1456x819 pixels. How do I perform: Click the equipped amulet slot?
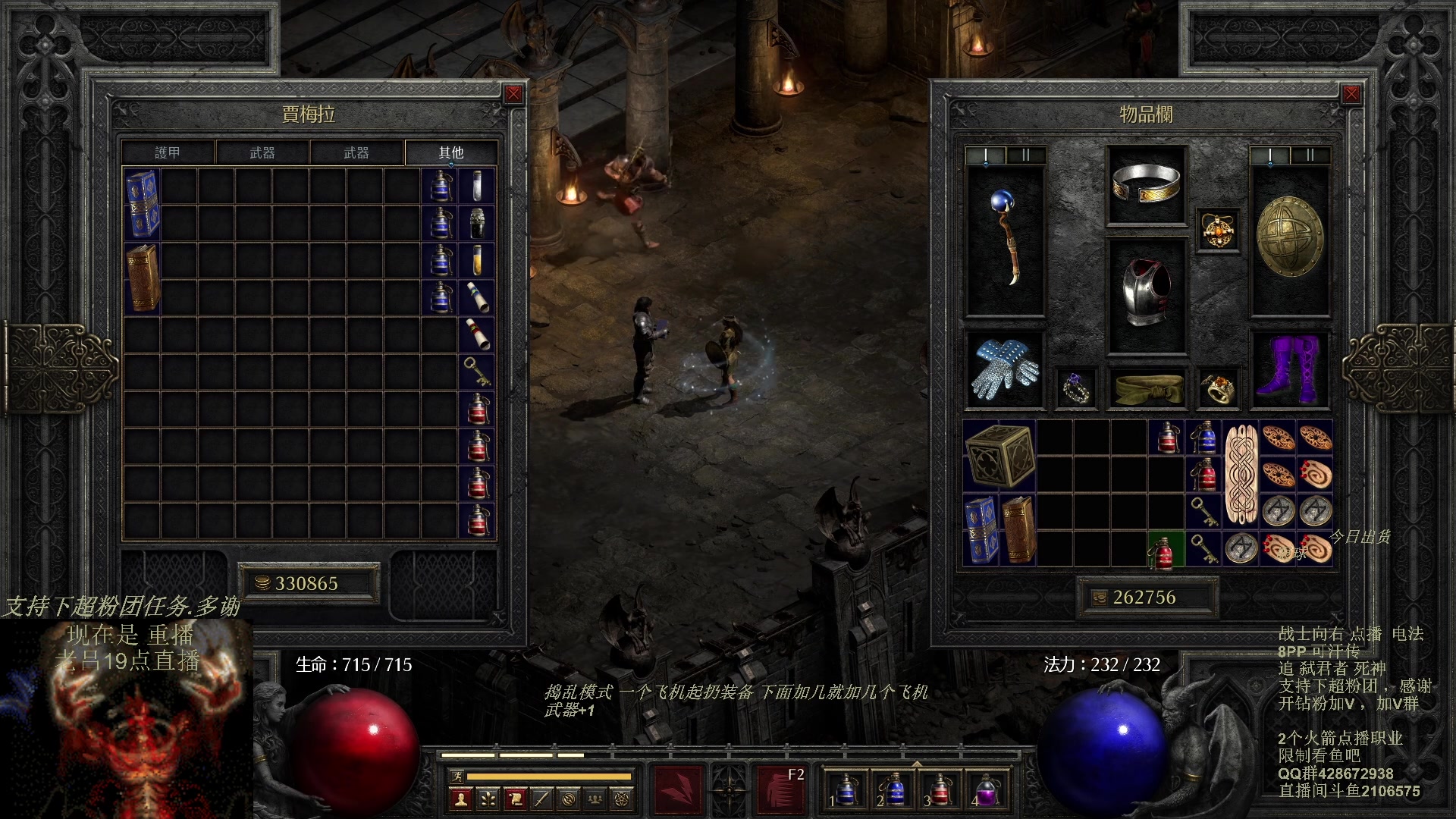(1218, 230)
